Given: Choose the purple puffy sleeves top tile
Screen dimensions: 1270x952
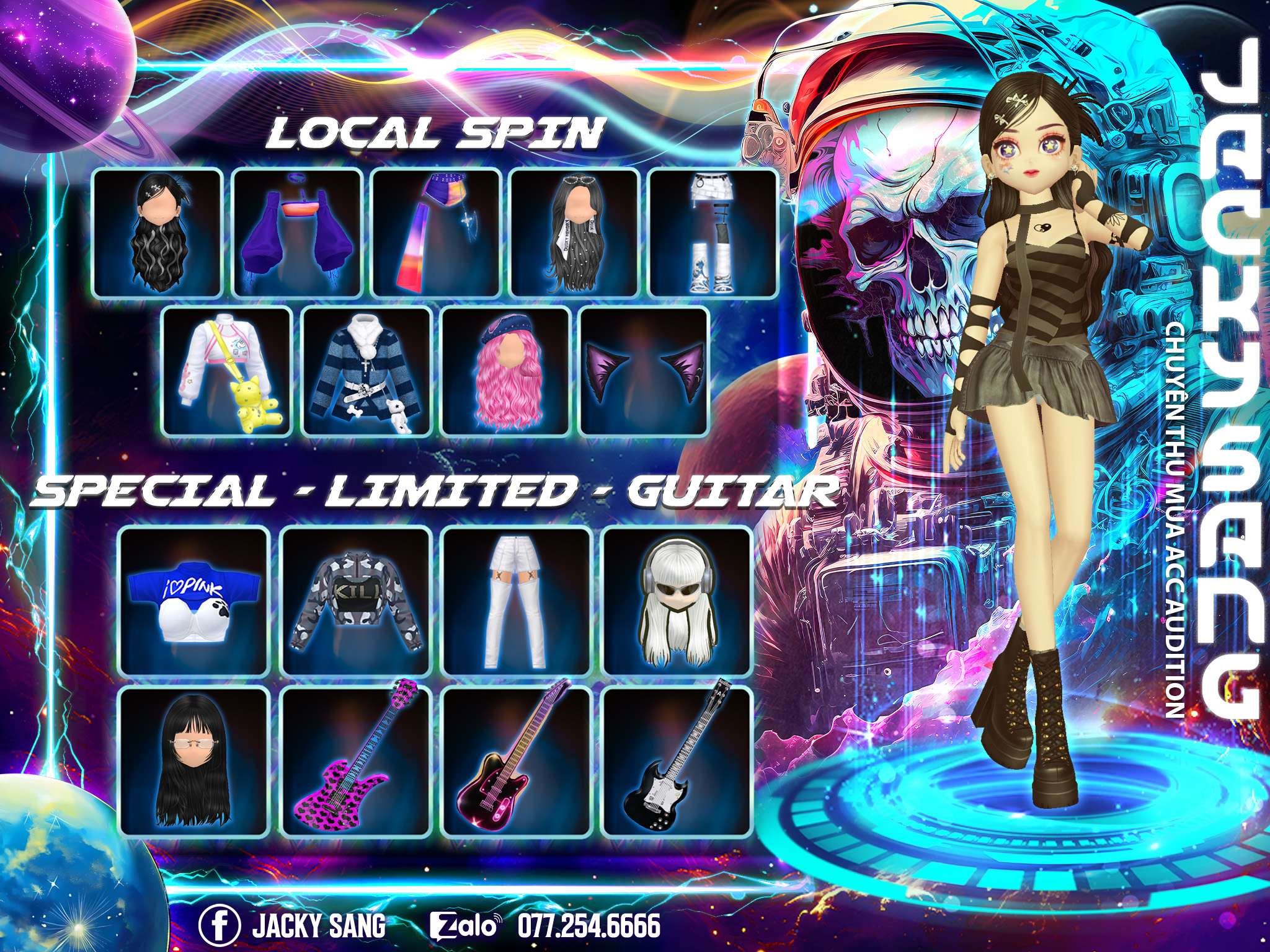Looking at the screenshot, I should (296, 232).
